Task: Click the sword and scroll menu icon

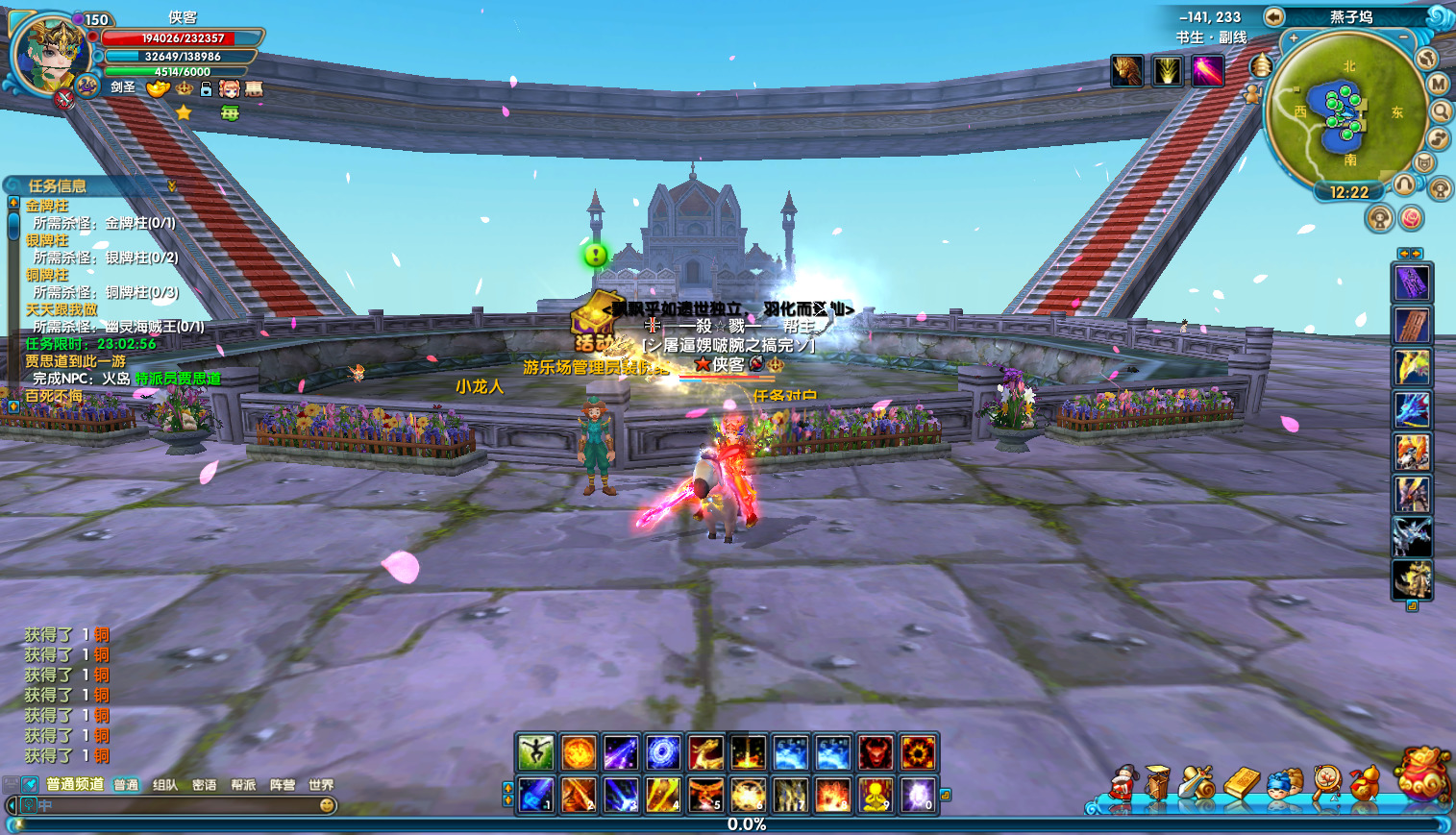Action: tap(1197, 782)
